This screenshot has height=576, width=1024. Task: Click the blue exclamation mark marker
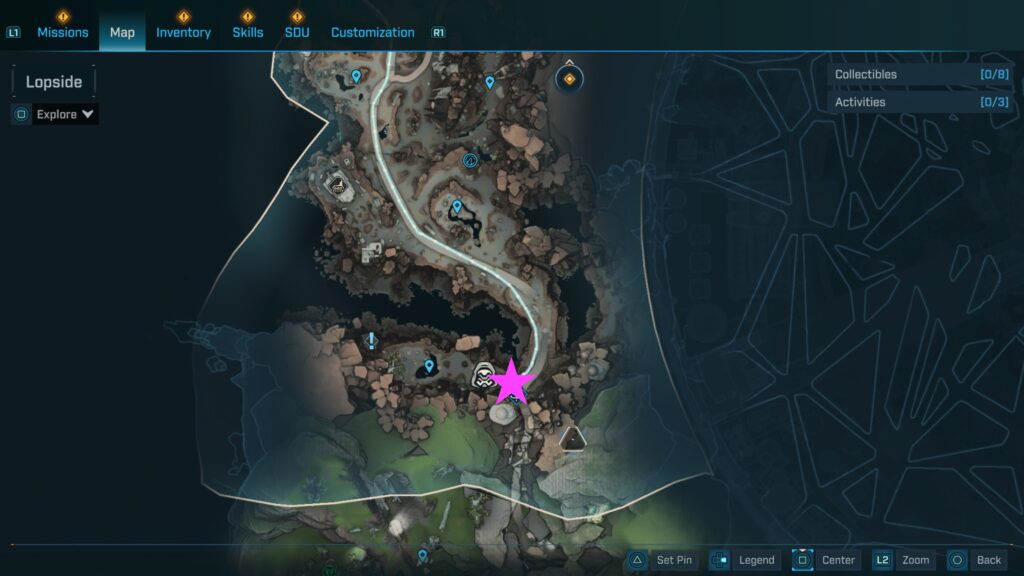(x=372, y=341)
